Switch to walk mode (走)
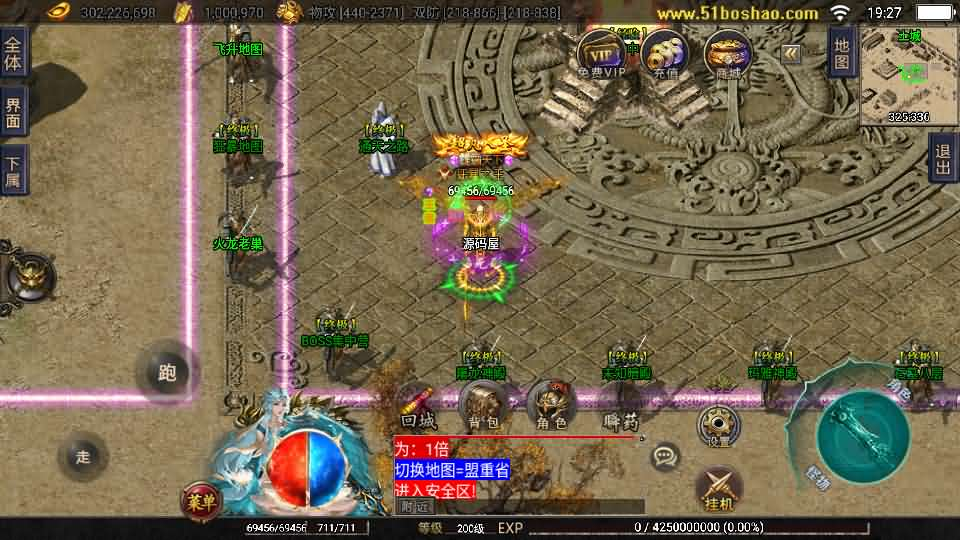The image size is (960, 540). (x=83, y=457)
